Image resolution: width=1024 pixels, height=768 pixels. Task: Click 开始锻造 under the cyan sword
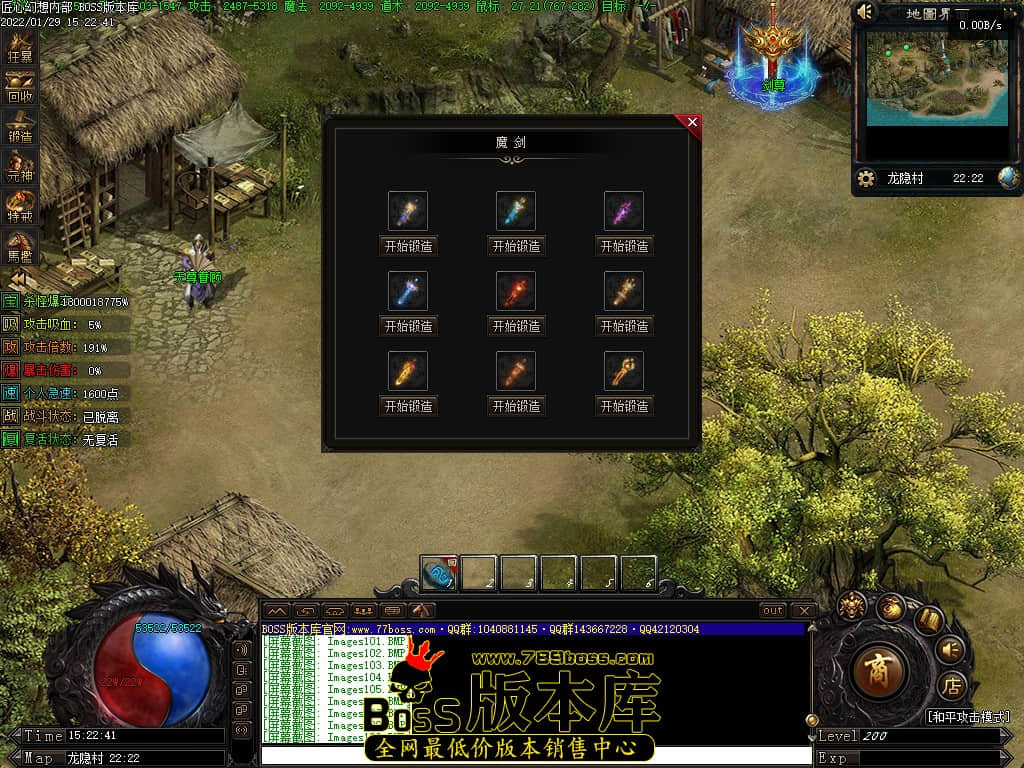(x=516, y=246)
